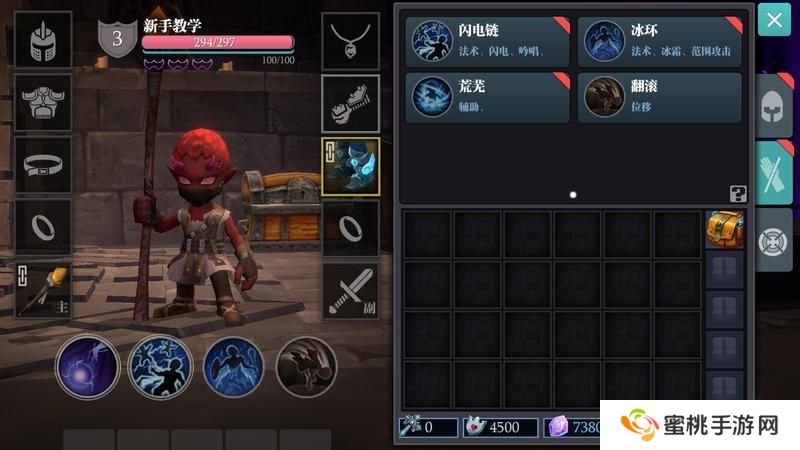Open the necklace equipment slot

pyautogui.click(x=350, y=43)
